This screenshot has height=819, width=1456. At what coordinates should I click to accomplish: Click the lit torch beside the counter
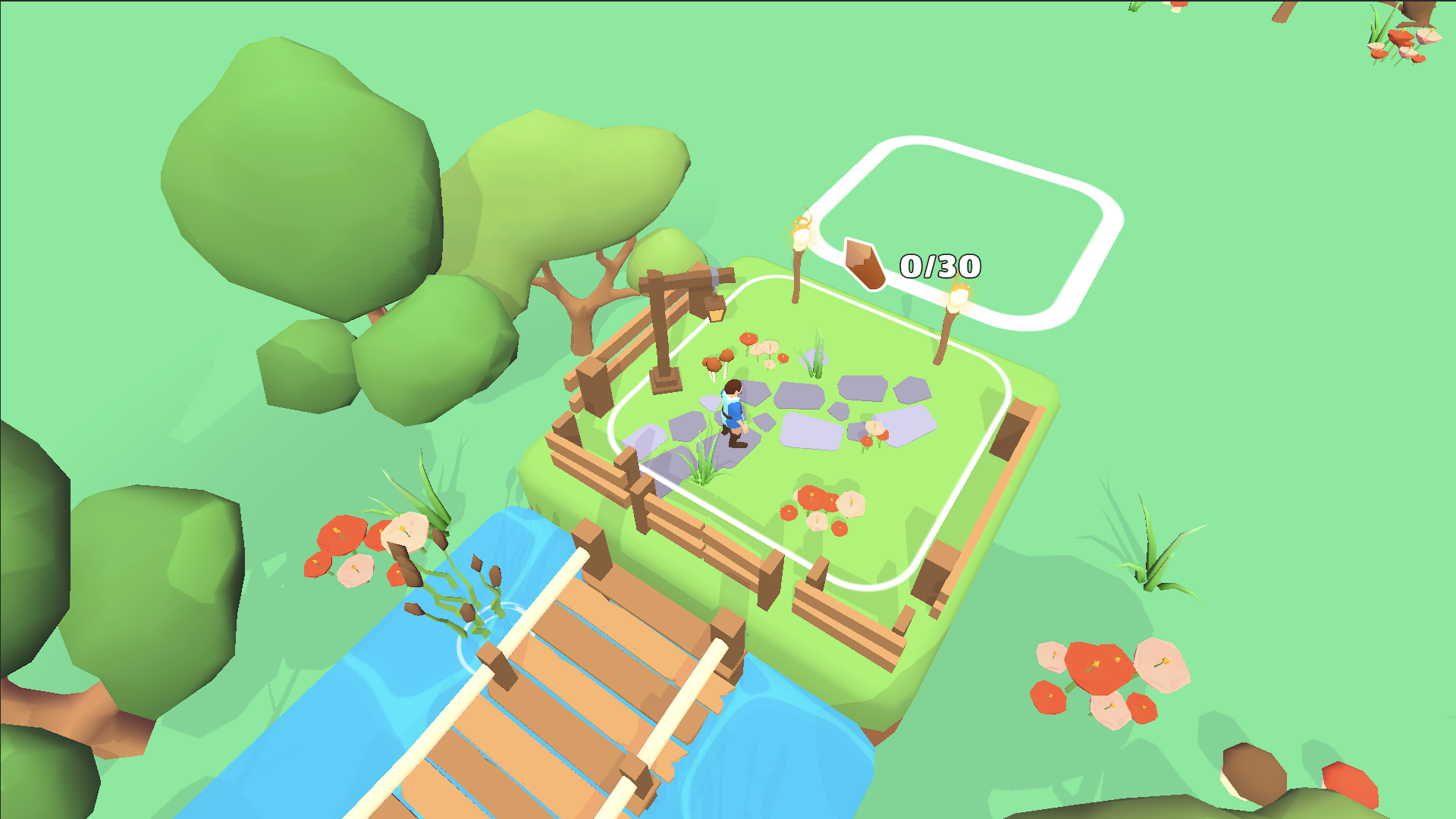tap(959, 302)
